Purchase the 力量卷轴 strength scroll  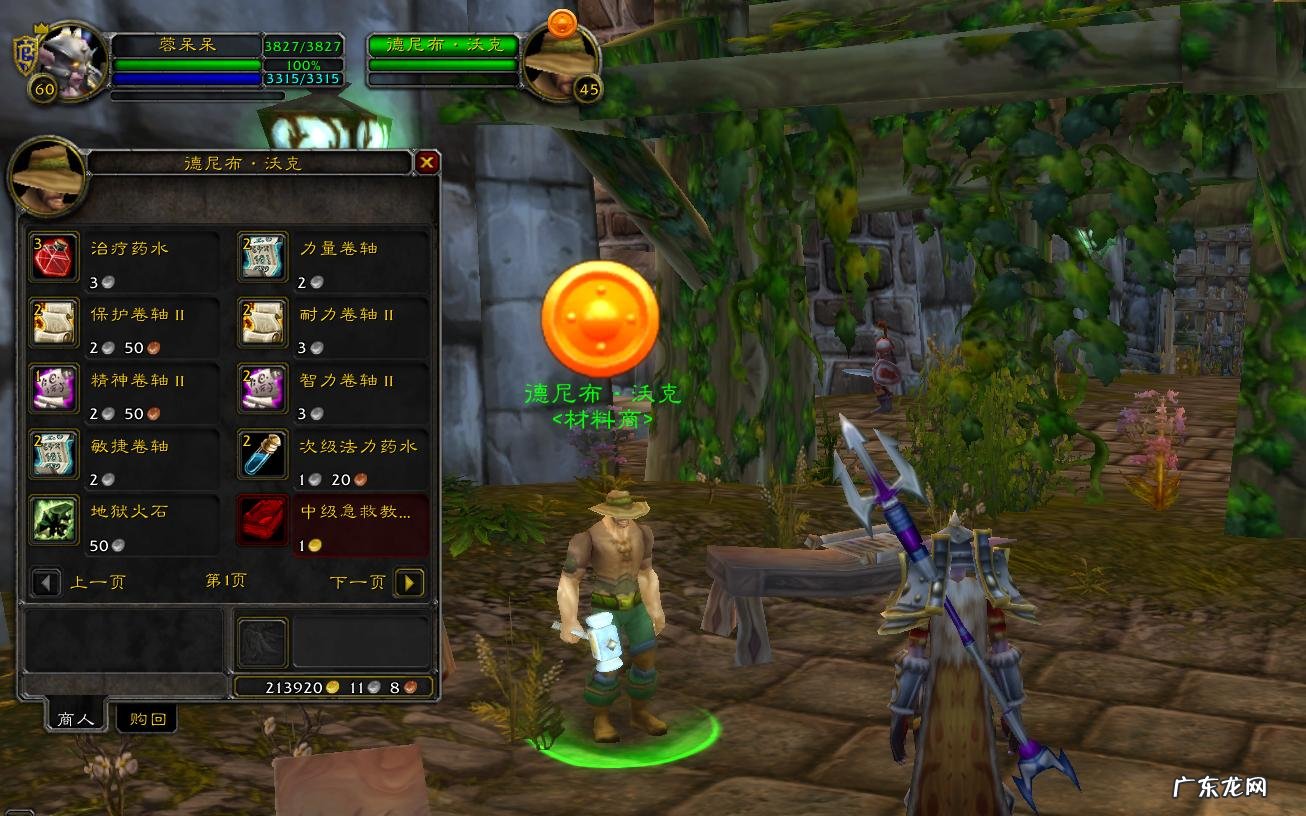(x=263, y=257)
